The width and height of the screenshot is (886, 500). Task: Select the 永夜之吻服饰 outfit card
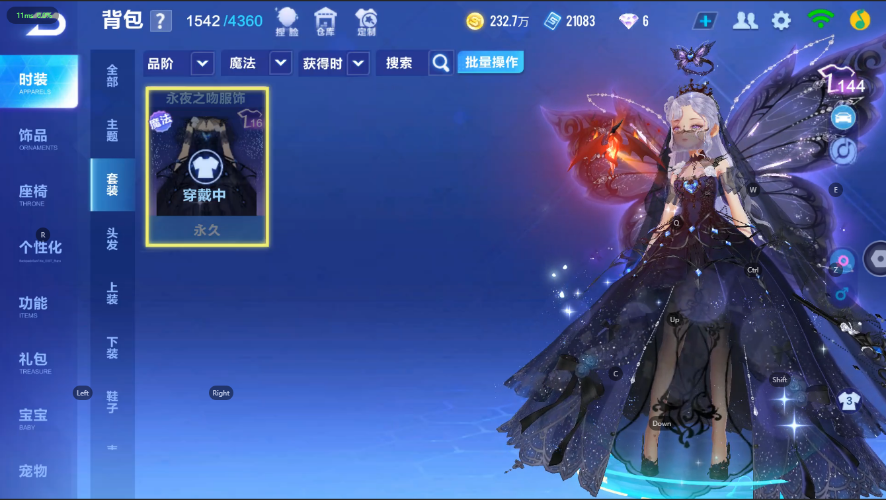(207, 166)
